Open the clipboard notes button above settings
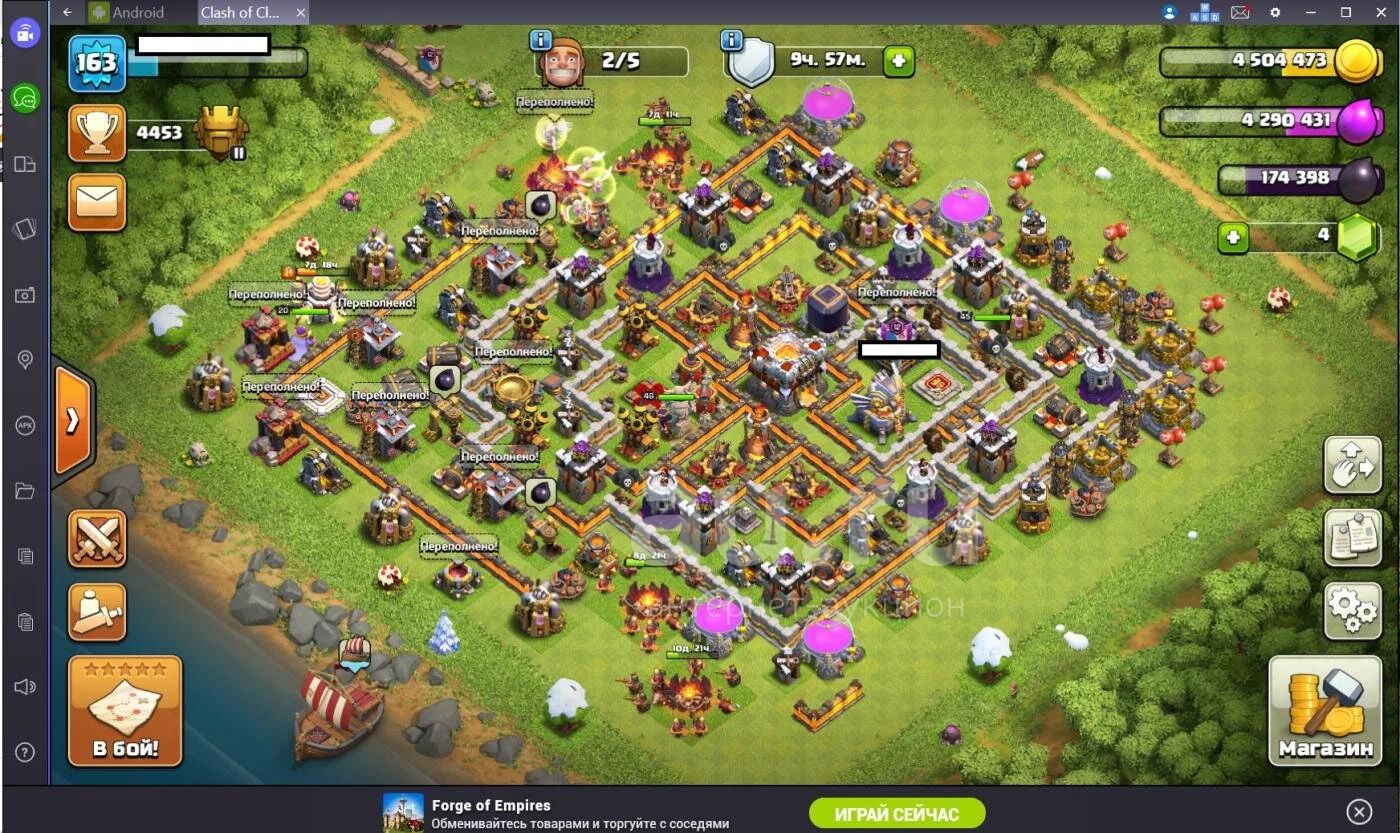The height and width of the screenshot is (833, 1400). (1352, 537)
